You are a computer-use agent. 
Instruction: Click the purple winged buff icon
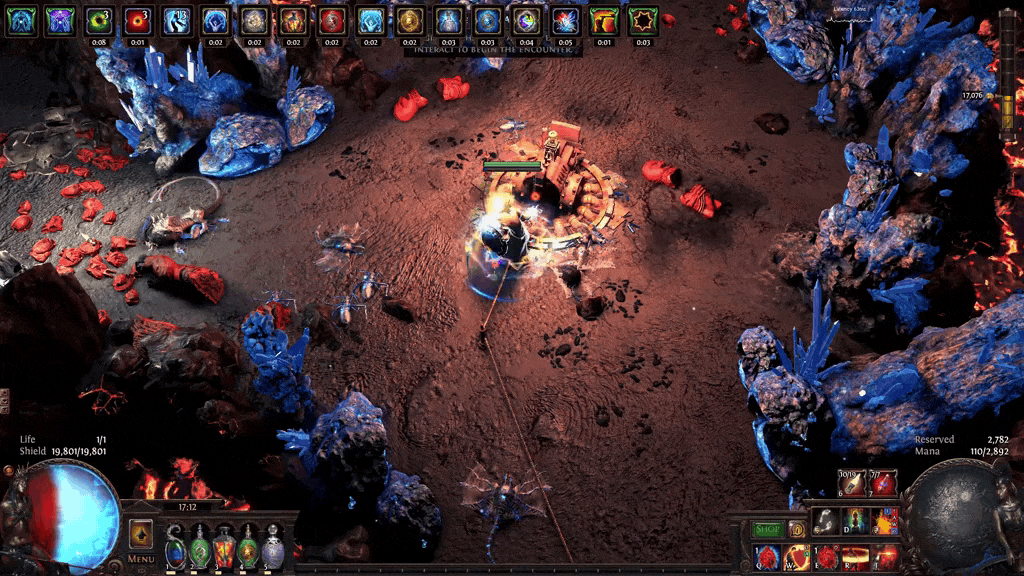60,21
